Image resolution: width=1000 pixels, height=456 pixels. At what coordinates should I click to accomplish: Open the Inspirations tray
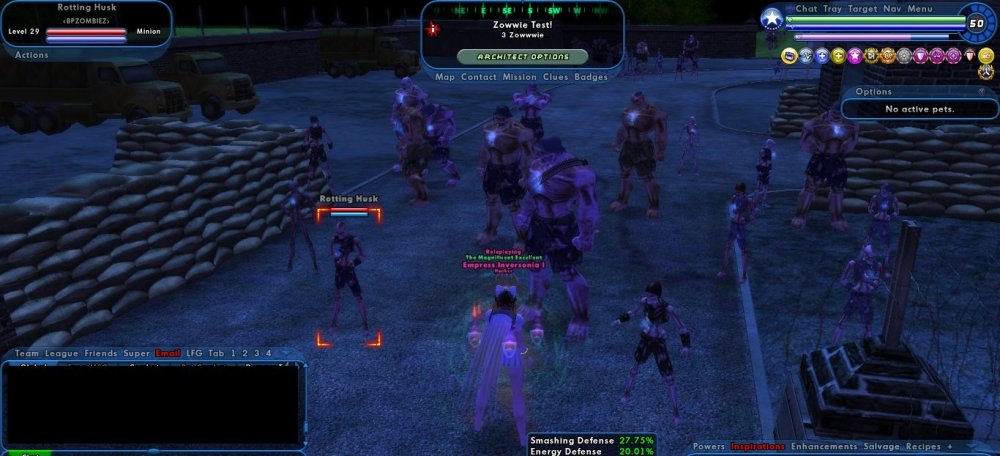point(757,446)
